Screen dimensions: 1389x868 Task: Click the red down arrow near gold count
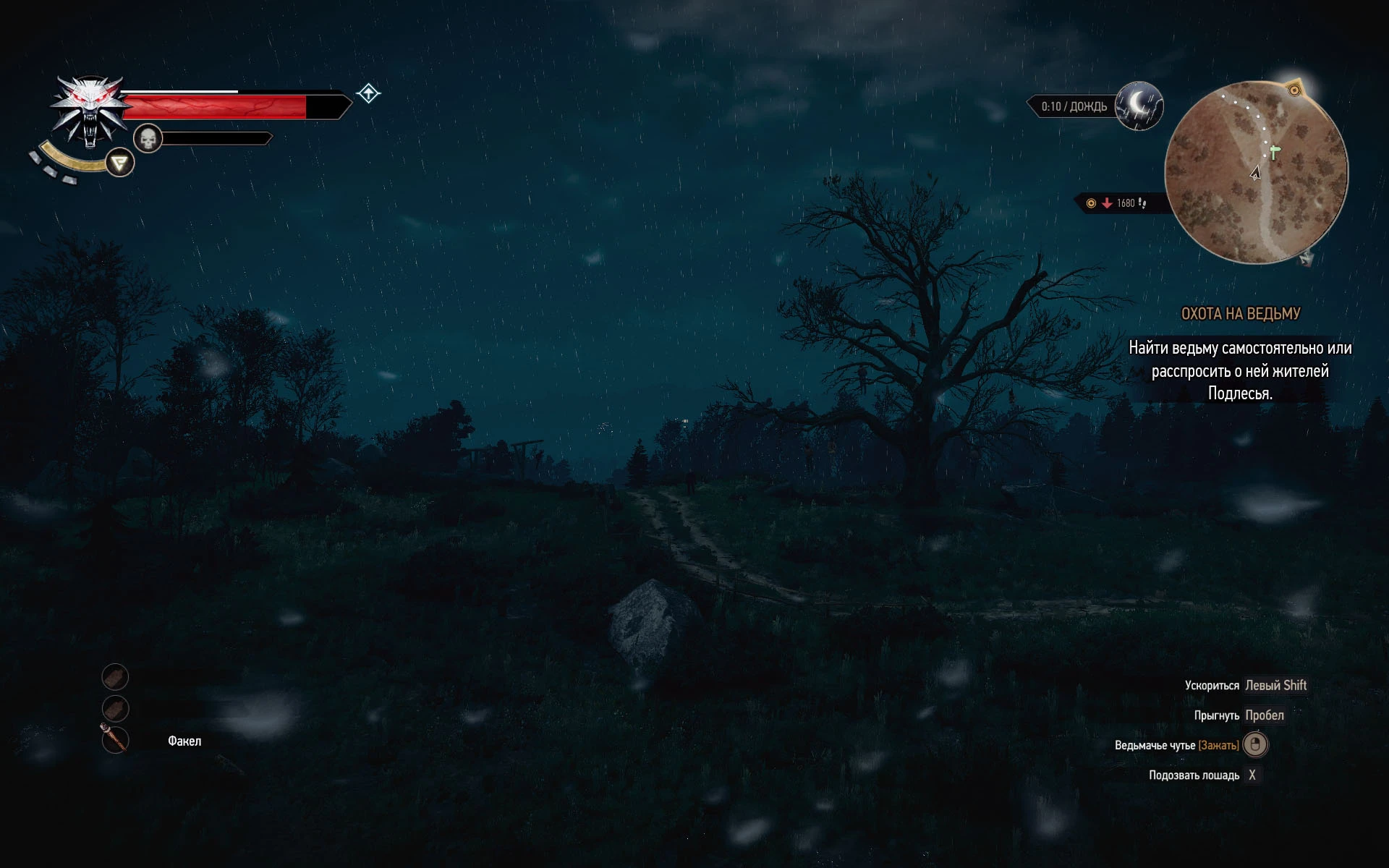[x=1107, y=203]
